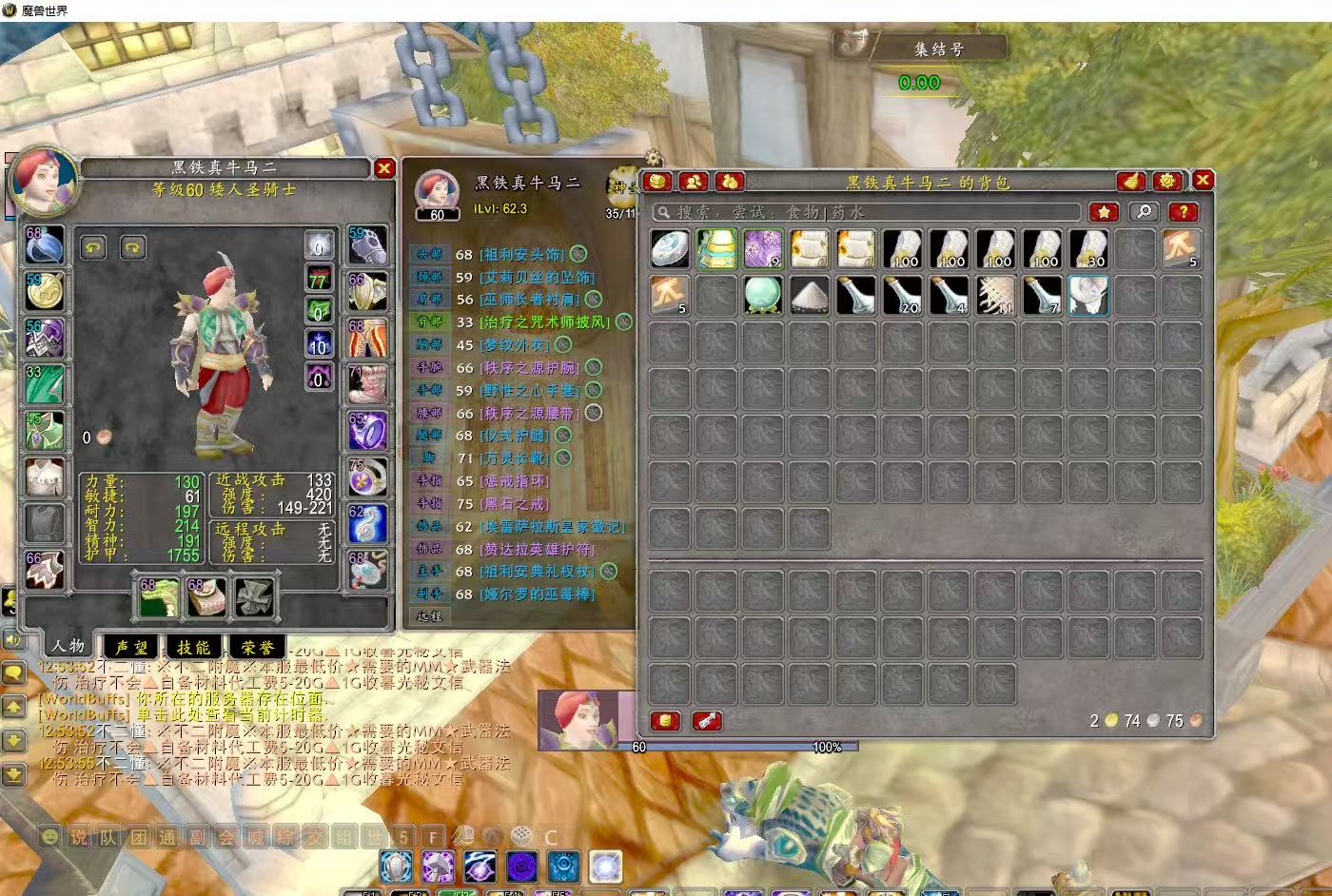This screenshot has height=896, width=1332.
Task: Select the purple cloth stack of nine
Action: click(x=763, y=248)
